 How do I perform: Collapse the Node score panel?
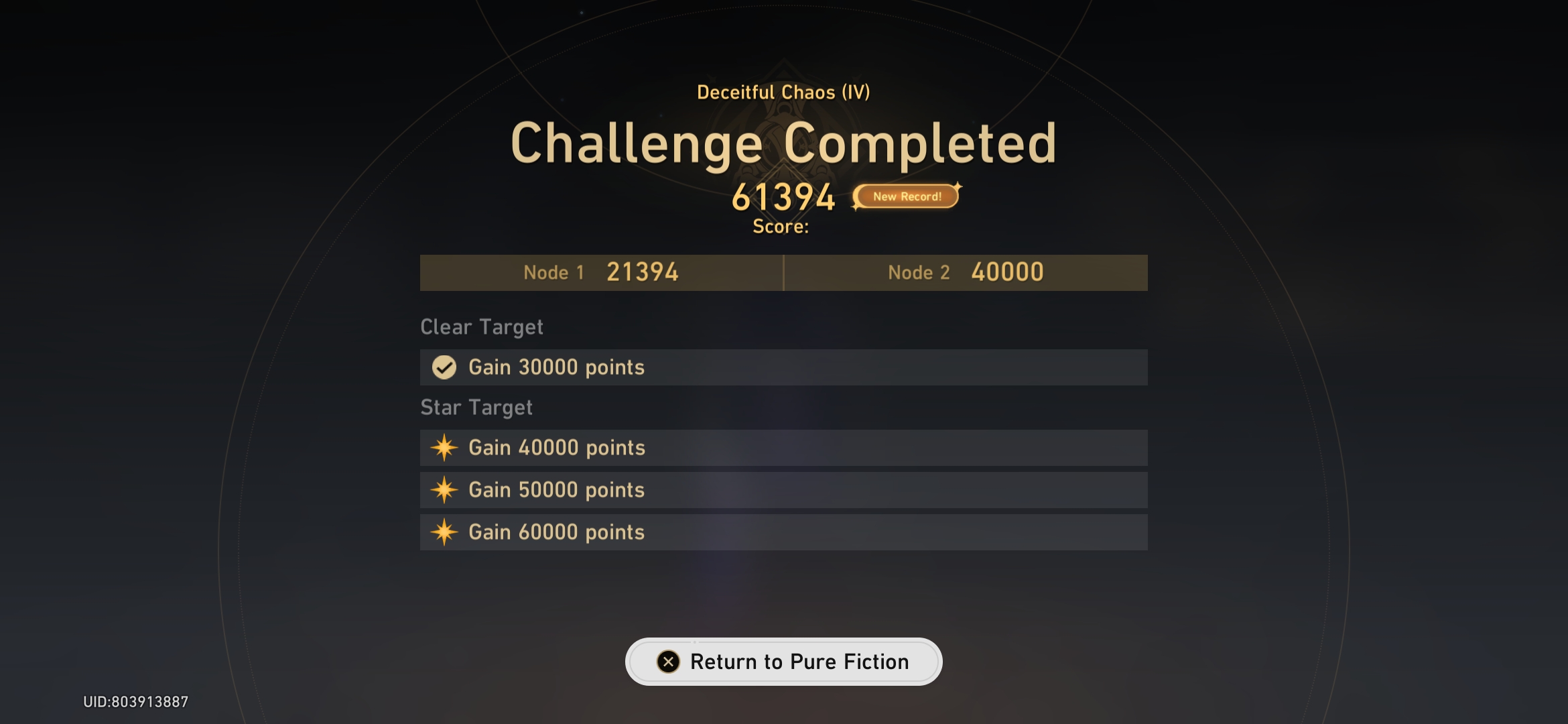coord(783,272)
